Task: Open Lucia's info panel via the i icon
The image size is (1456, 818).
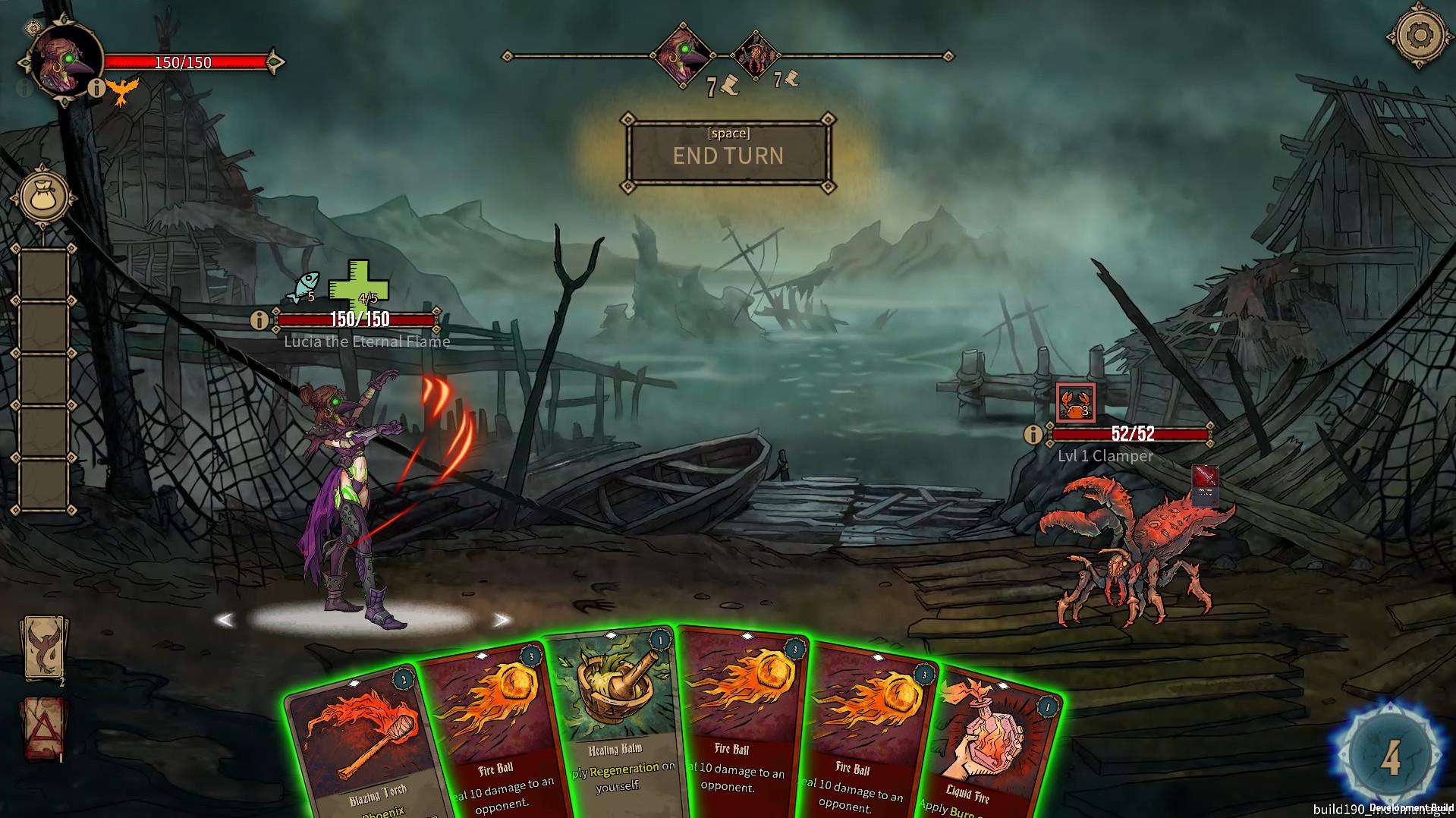Action: 258,319
